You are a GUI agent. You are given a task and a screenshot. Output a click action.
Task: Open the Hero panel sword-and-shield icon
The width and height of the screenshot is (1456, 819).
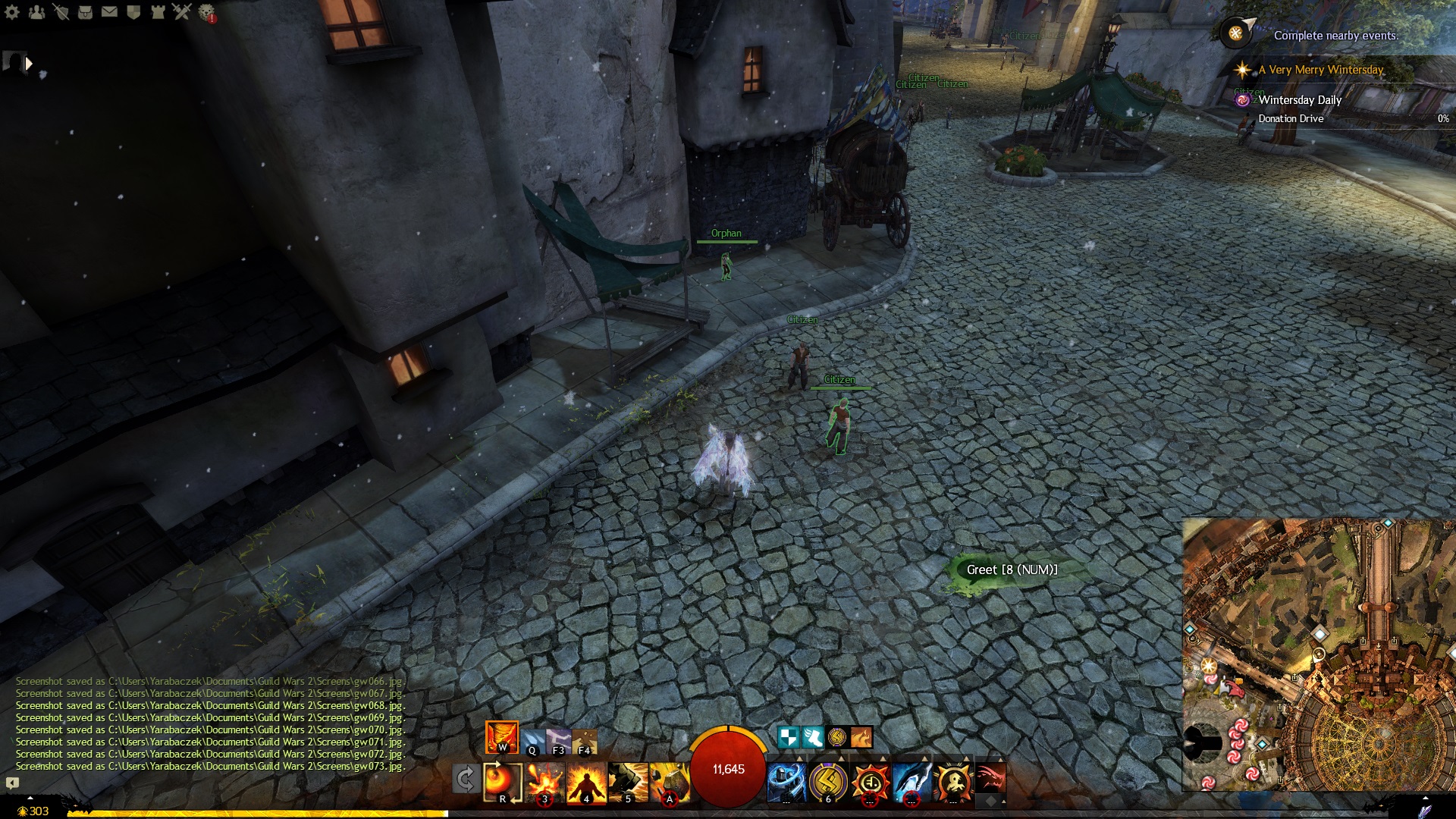click(61, 11)
